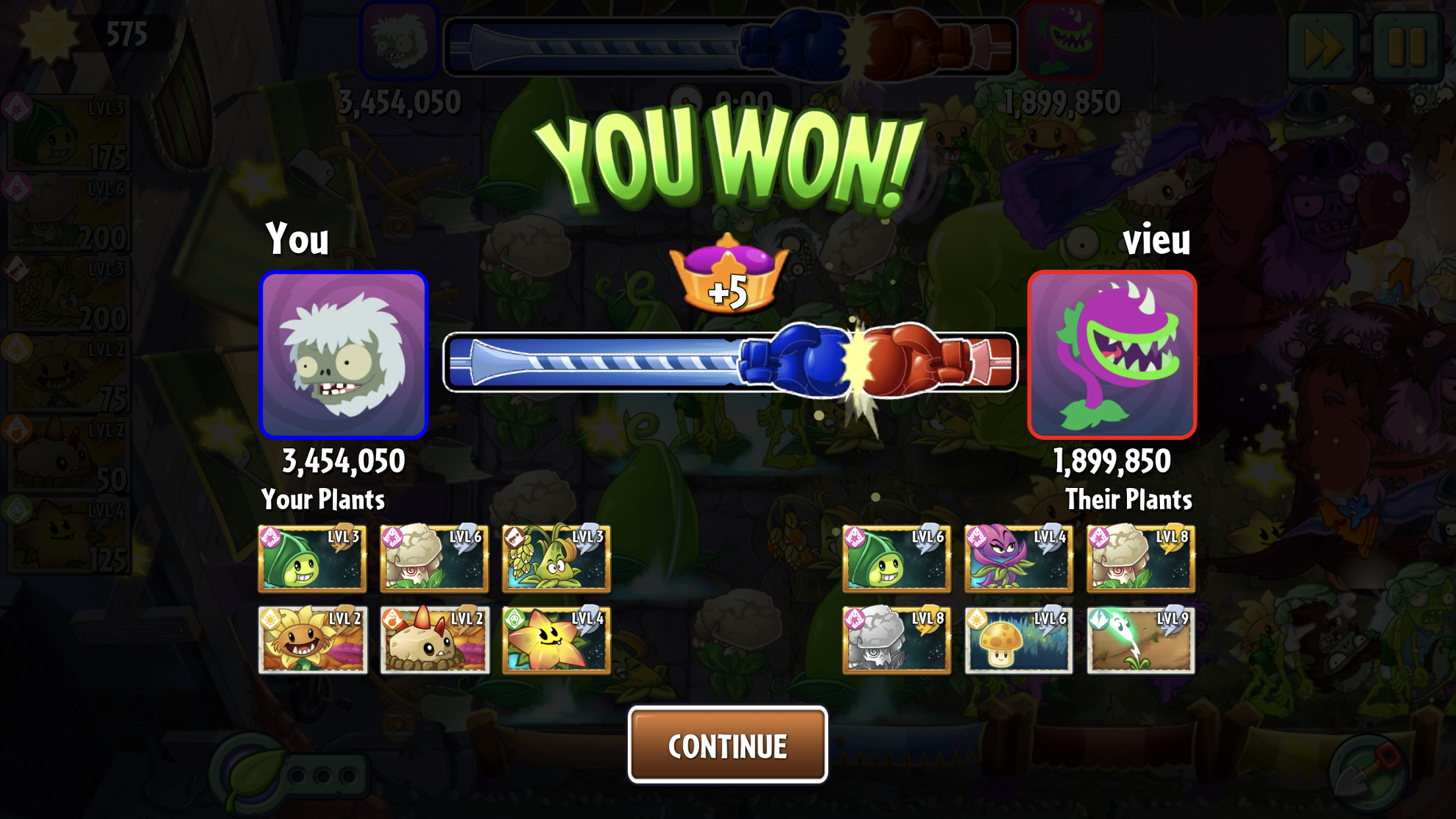Click the CONTINUE button
This screenshot has width=1456, height=819.
pyautogui.click(x=727, y=745)
